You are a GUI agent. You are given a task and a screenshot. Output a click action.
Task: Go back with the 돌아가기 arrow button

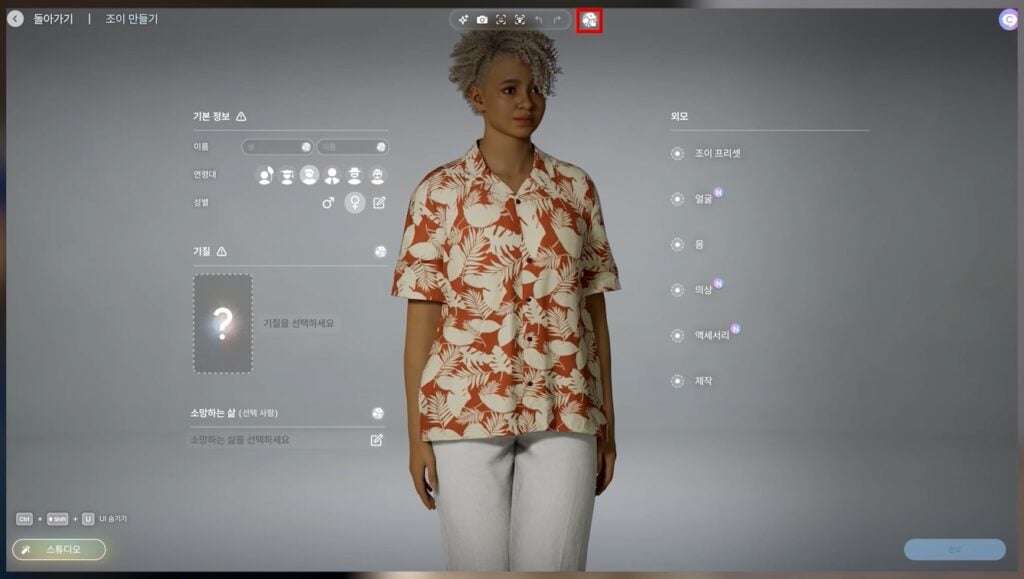pyautogui.click(x=15, y=19)
